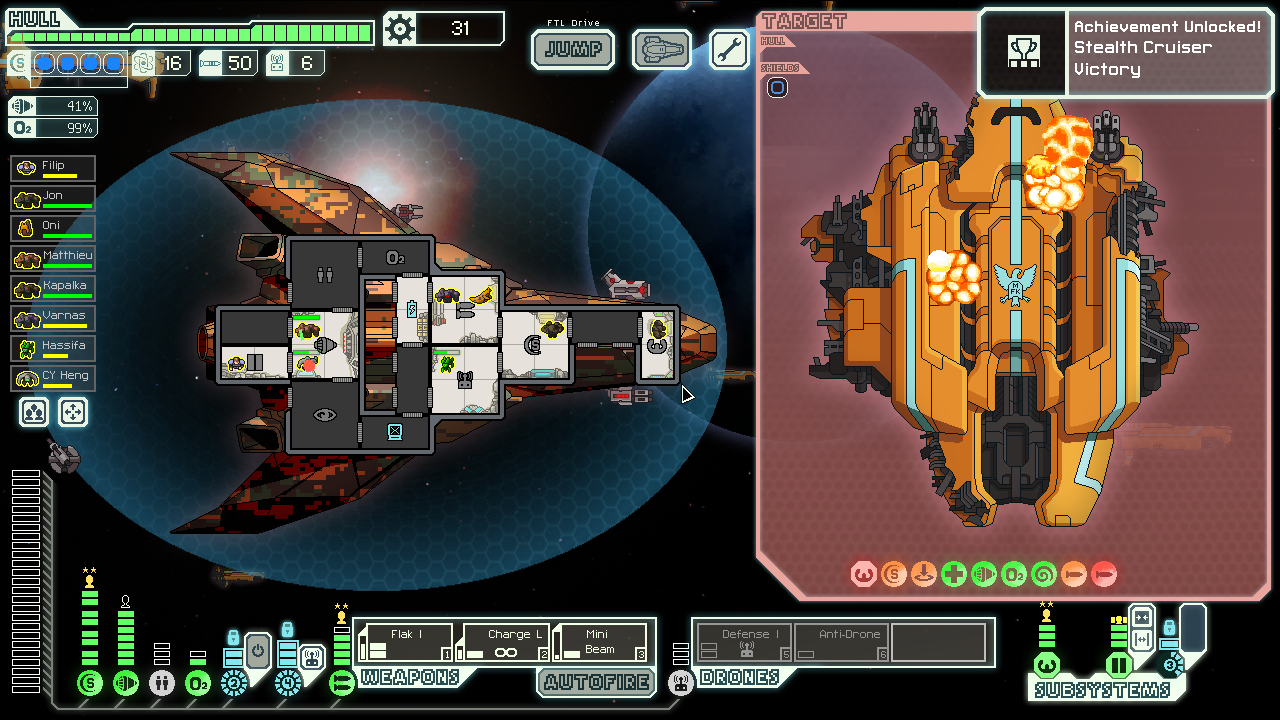Choose Oni from the crew list
This screenshot has height=720, width=1280.
click(54, 228)
